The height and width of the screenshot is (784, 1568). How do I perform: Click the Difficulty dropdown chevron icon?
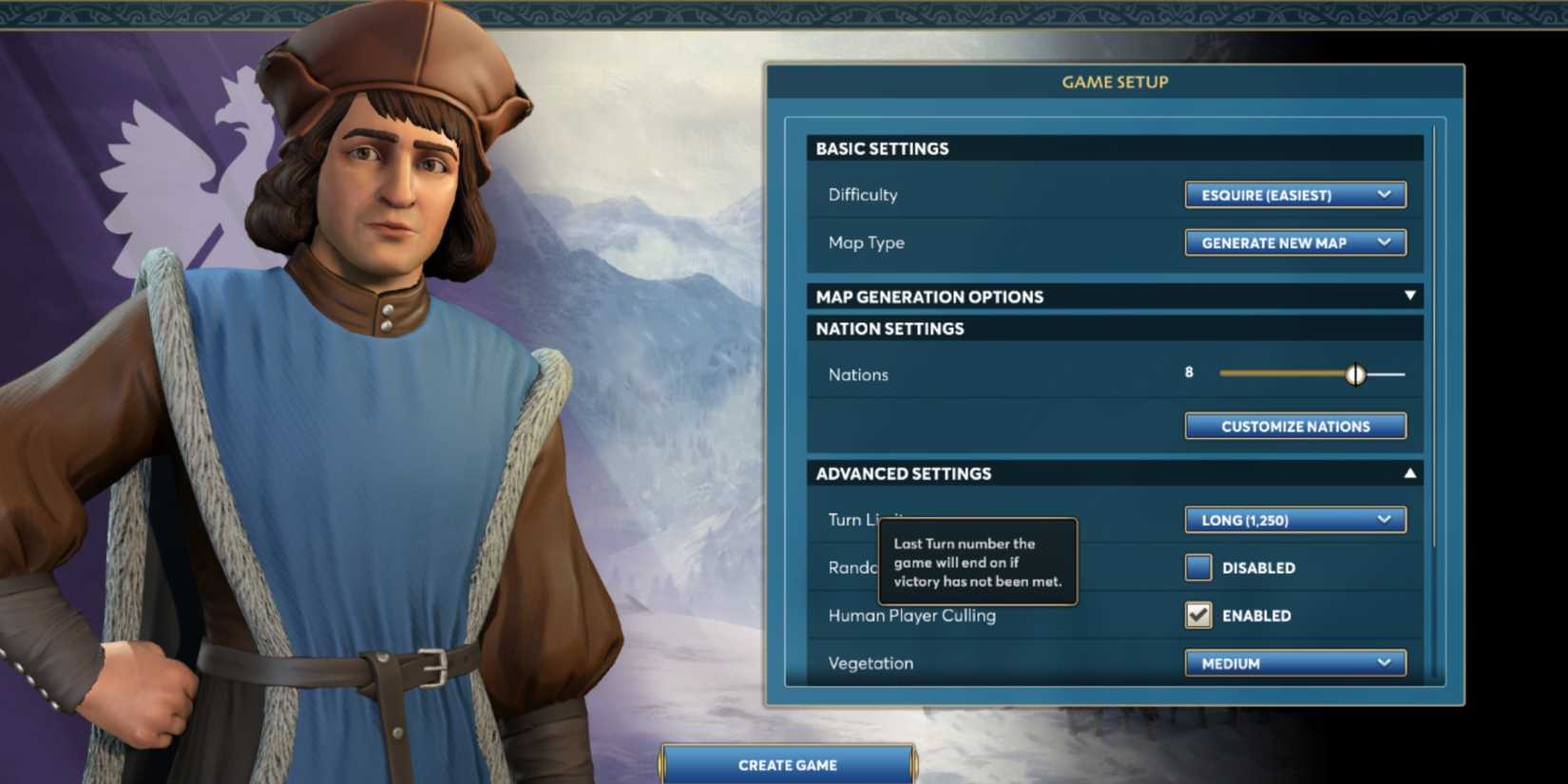[x=1386, y=195]
